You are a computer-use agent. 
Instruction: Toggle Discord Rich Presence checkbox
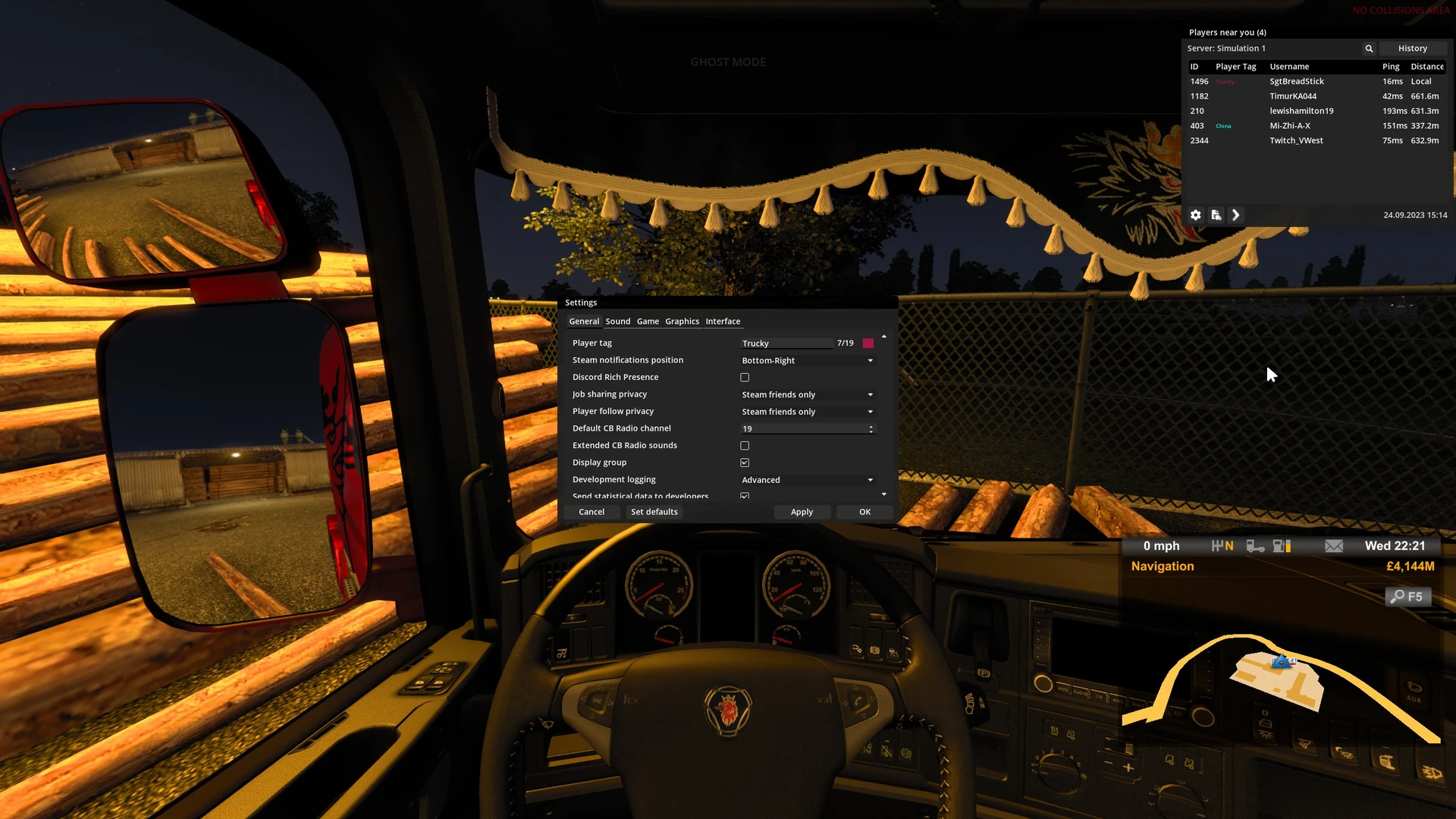pos(745,378)
